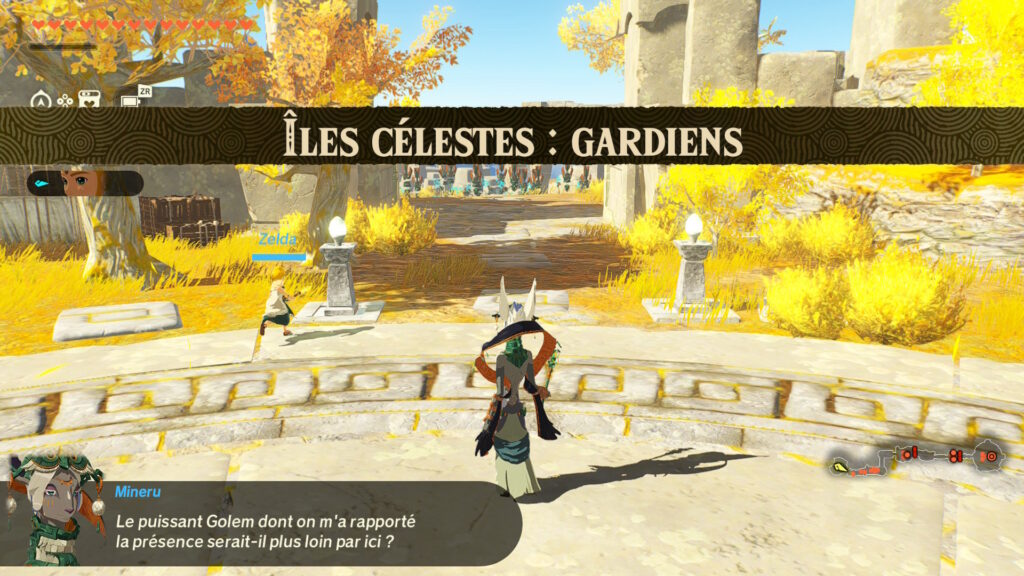The height and width of the screenshot is (576, 1024).
Task: Click the final boss room on minimap
Action: (x=988, y=456)
